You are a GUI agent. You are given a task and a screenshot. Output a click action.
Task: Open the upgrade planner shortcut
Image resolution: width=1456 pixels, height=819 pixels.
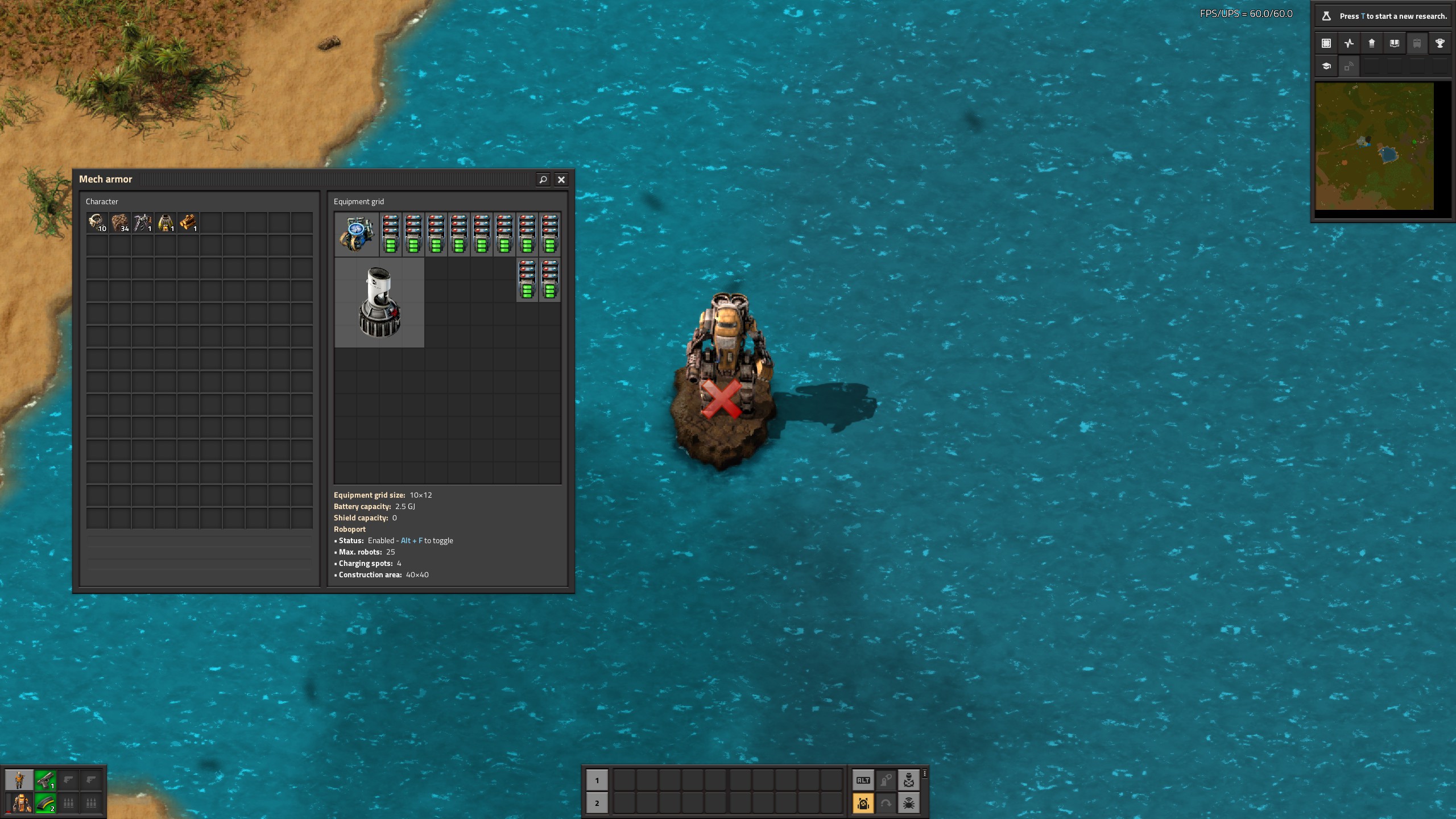[1371, 43]
